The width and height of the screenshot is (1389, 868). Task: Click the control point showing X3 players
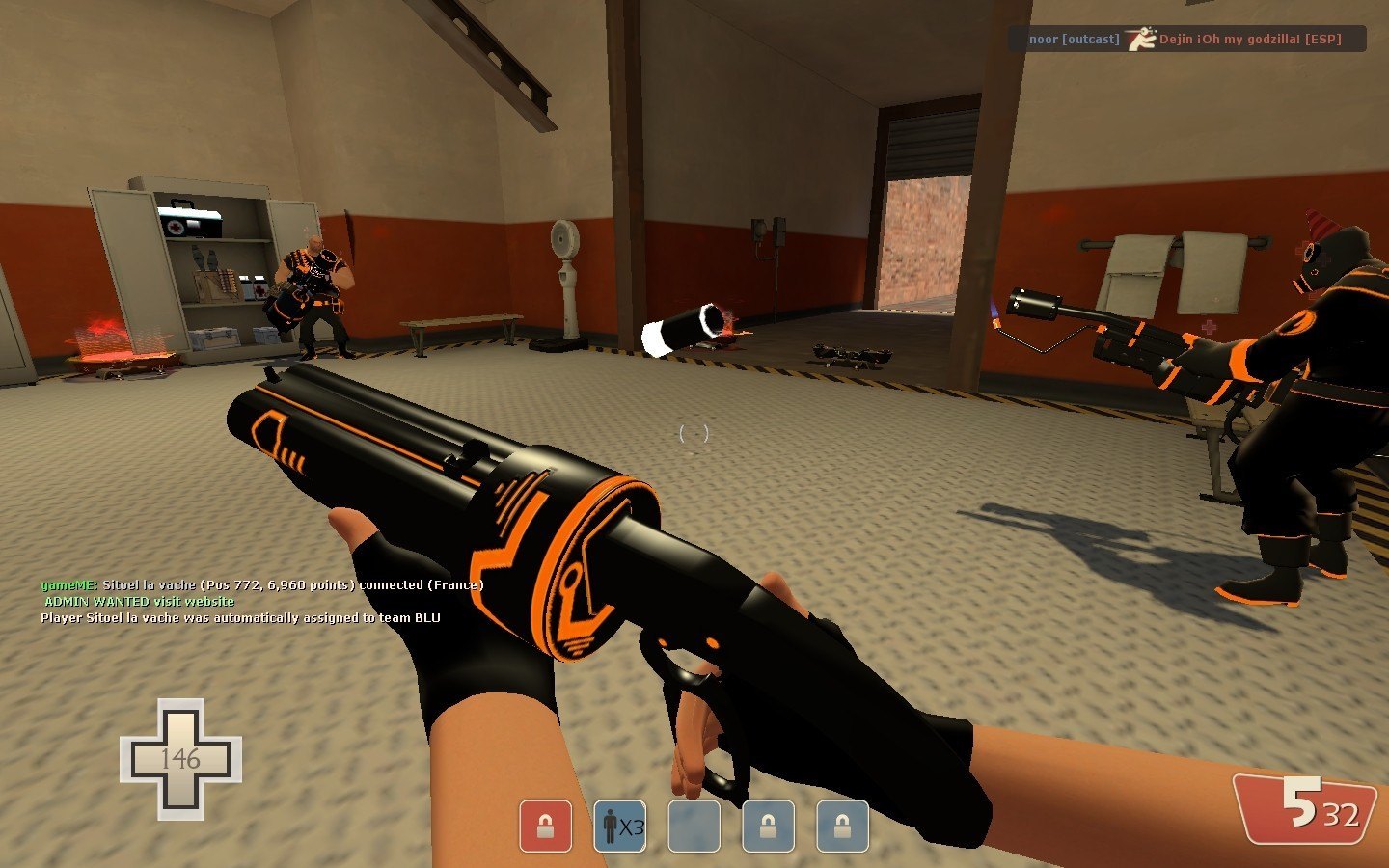tap(619, 827)
